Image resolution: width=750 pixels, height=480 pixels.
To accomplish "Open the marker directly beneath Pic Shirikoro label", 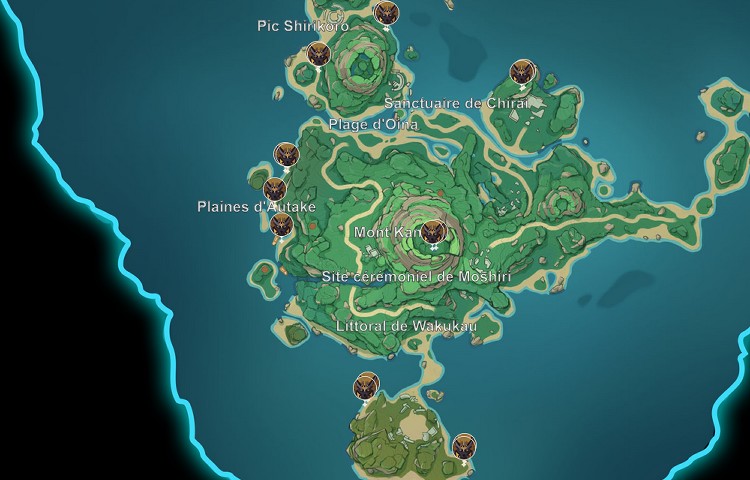I will coord(319,54).
